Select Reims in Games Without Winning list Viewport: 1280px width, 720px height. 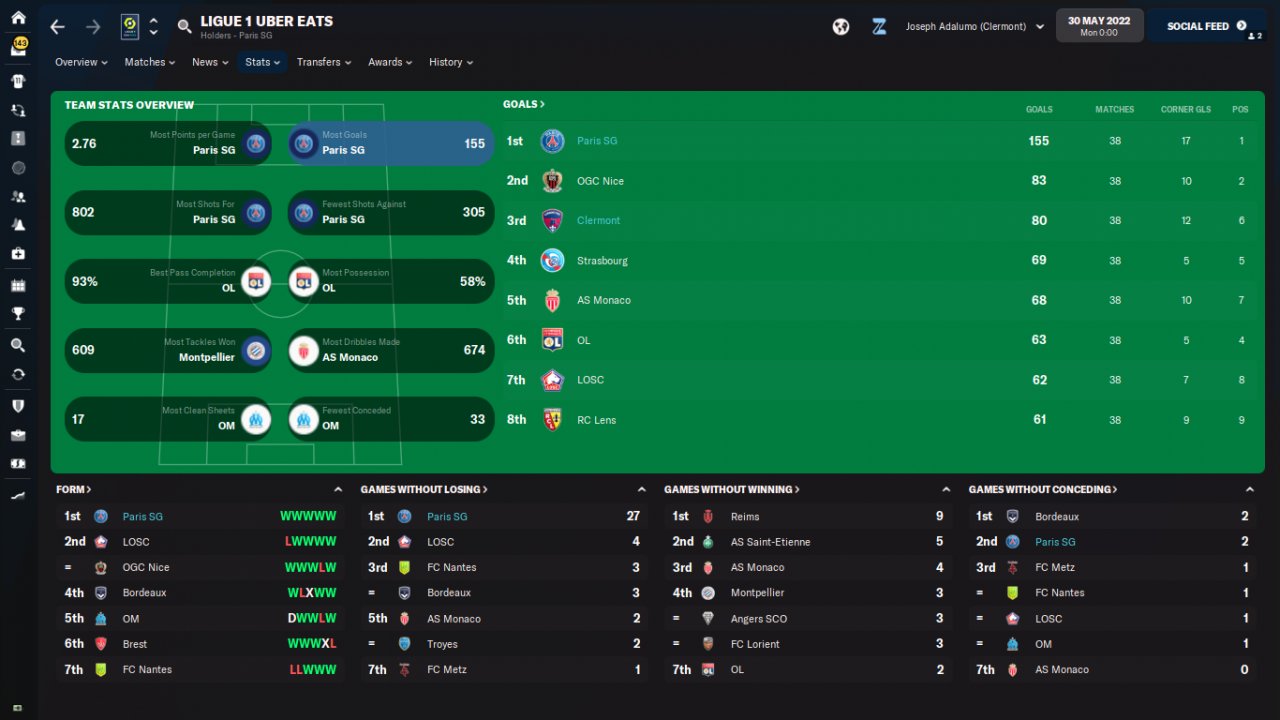(x=745, y=516)
